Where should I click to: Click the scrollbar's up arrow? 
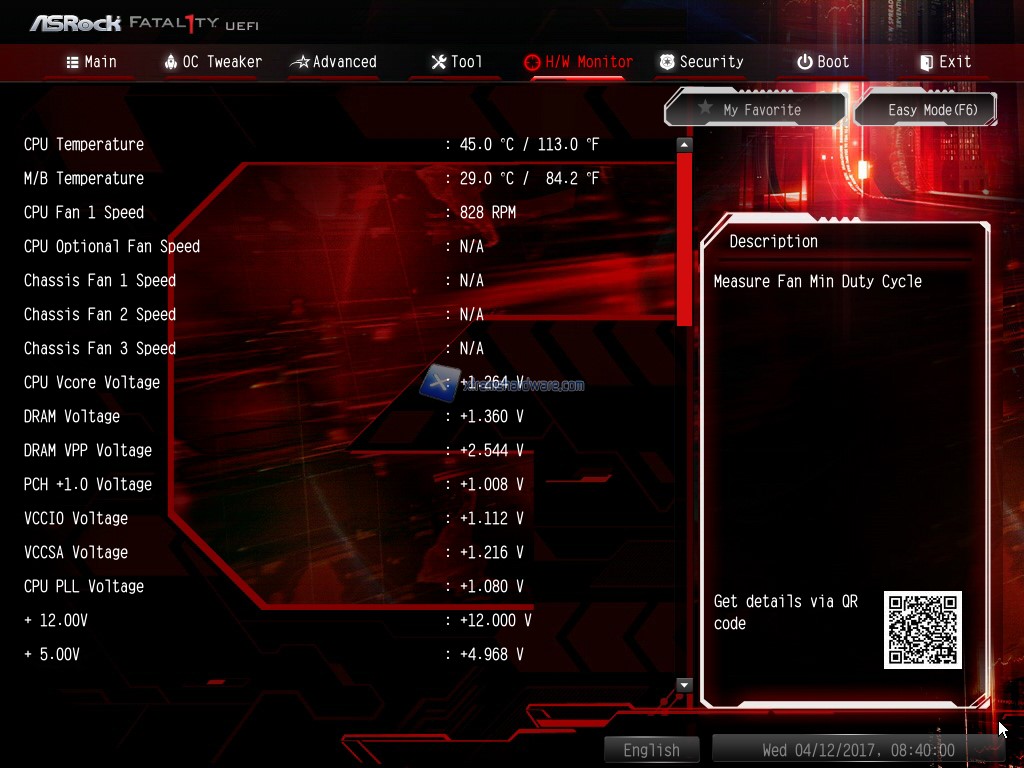[x=684, y=145]
